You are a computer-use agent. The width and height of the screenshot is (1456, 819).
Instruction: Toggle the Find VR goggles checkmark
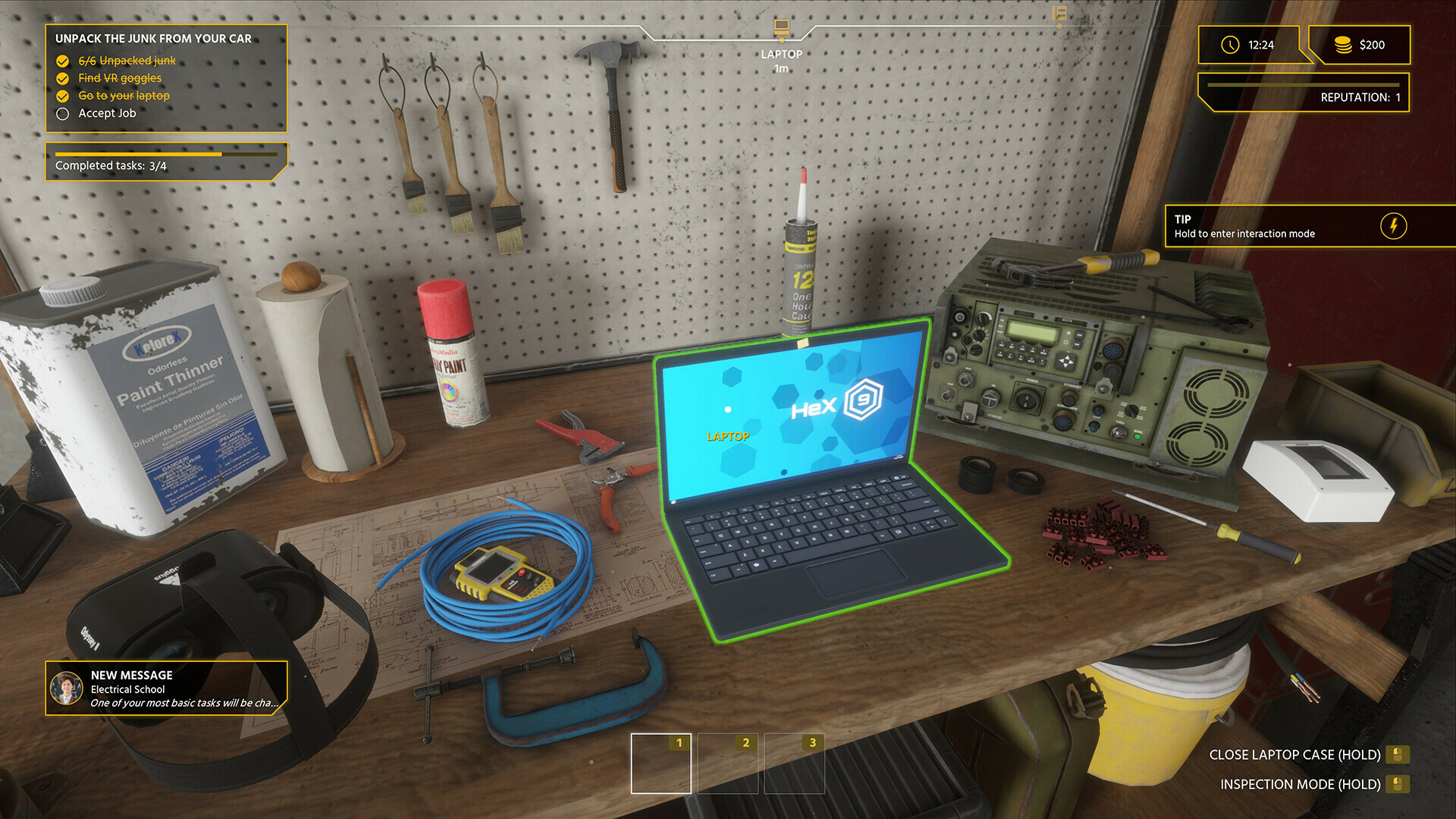pyautogui.click(x=62, y=78)
